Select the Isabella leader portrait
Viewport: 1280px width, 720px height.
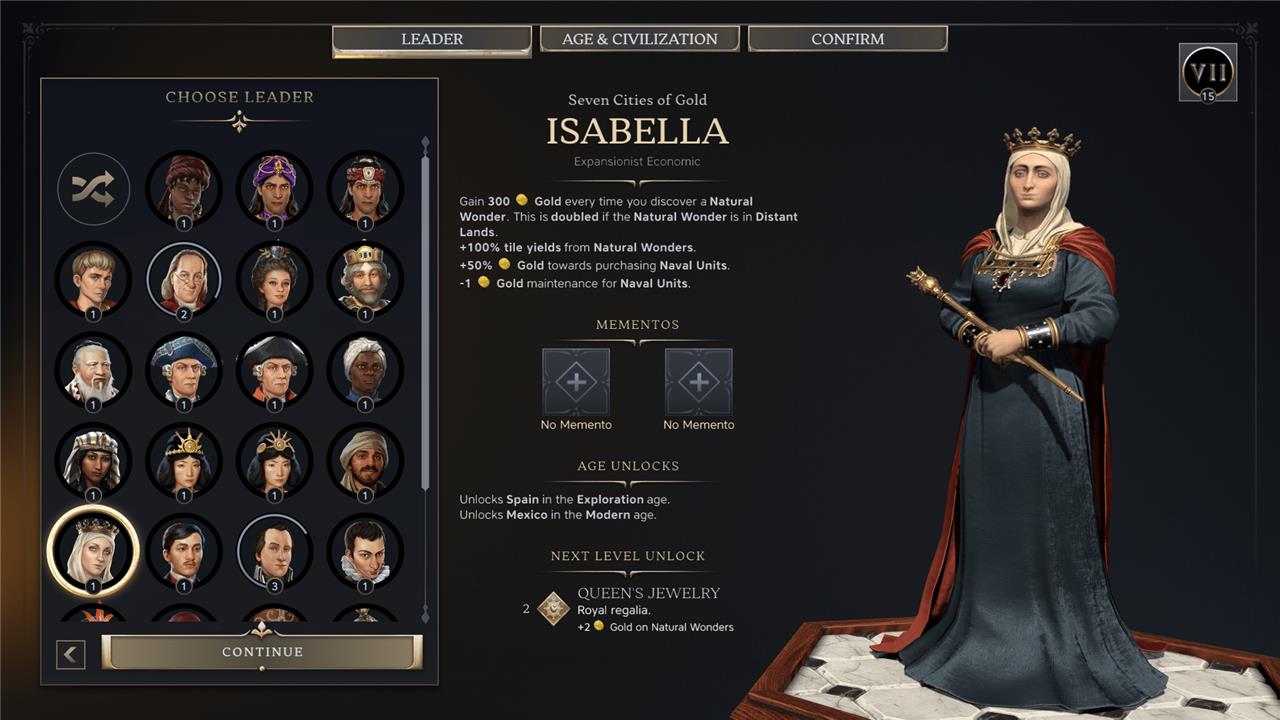(93, 550)
